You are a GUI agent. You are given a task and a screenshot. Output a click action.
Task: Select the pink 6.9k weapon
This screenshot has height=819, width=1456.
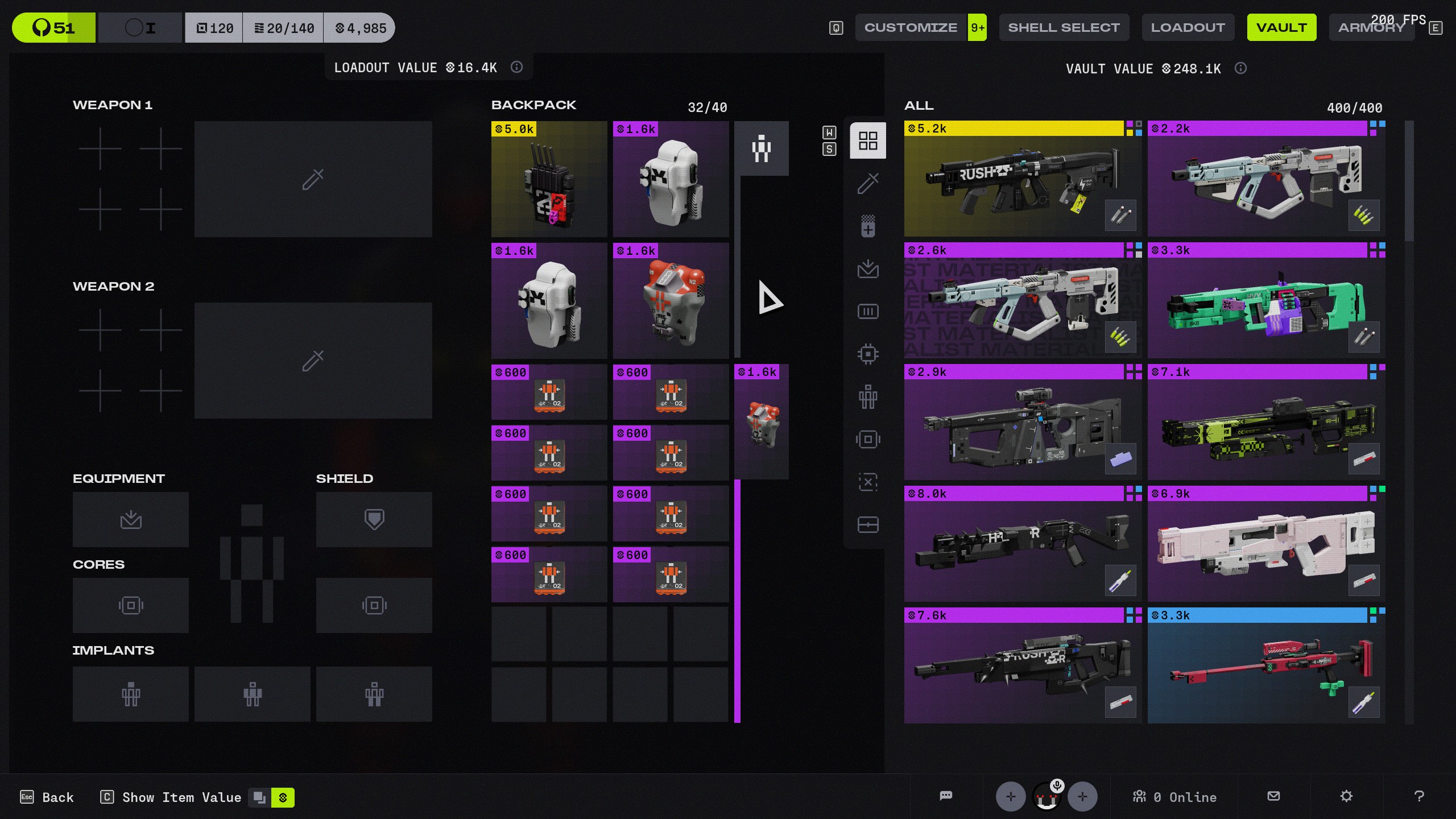coord(1265,544)
